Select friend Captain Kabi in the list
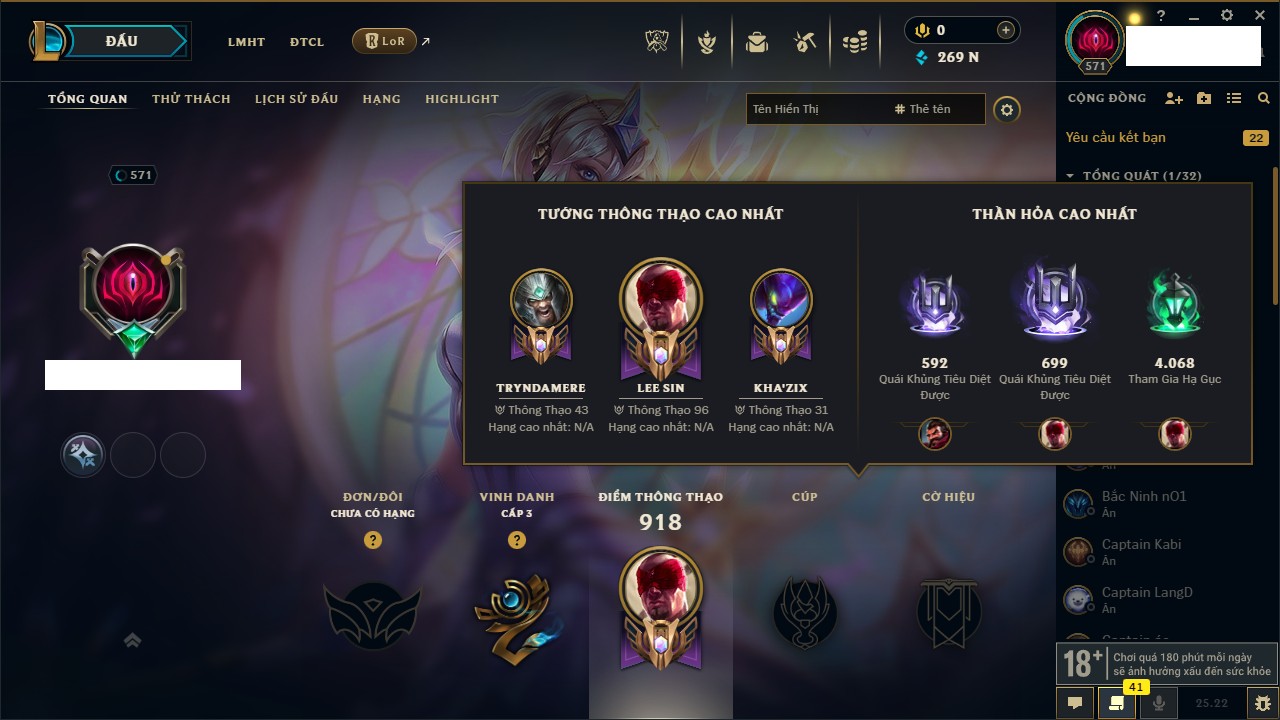Viewport: 1280px width, 720px height. tap(1141, 545)
